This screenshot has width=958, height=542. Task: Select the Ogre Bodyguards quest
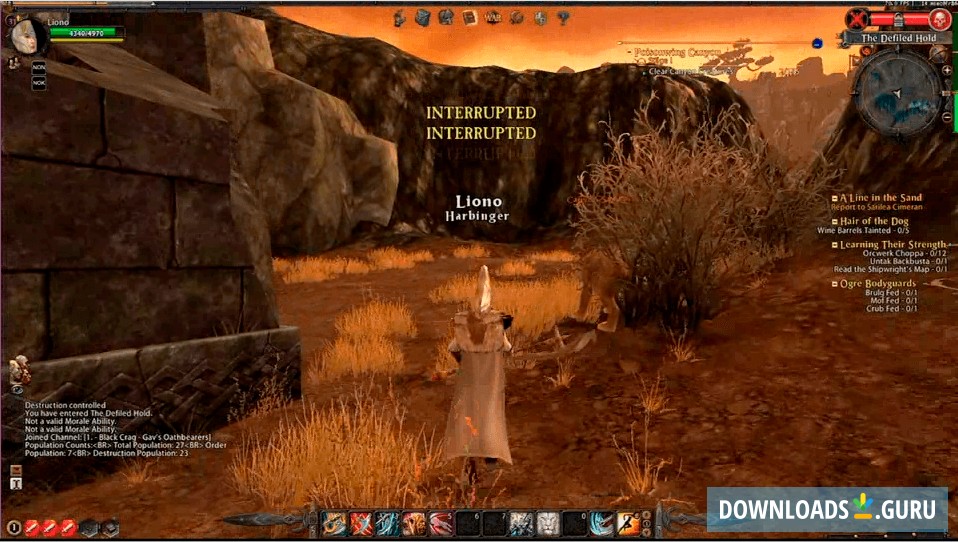[x=877, y=284]
